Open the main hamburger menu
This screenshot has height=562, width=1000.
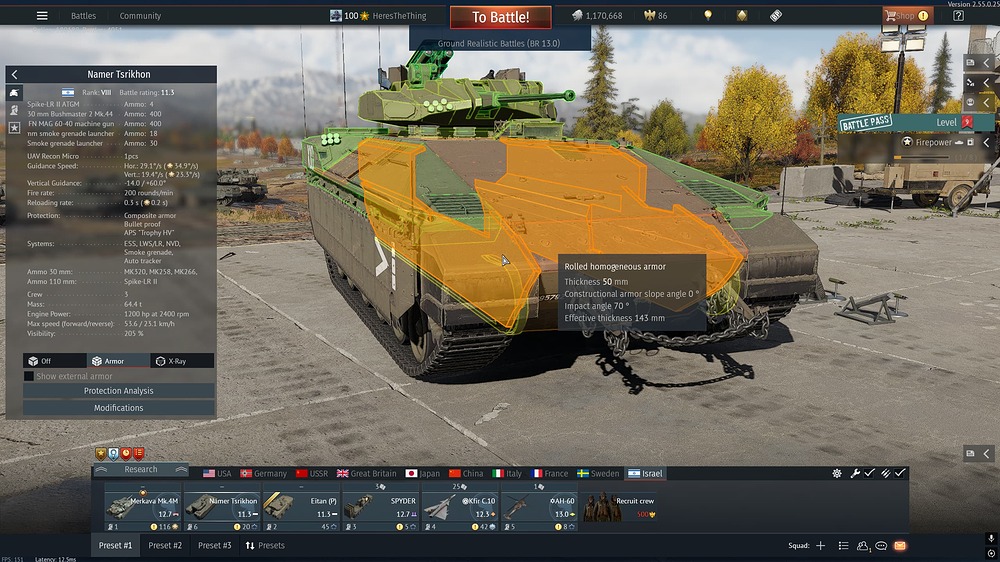(x=42, y=16)
